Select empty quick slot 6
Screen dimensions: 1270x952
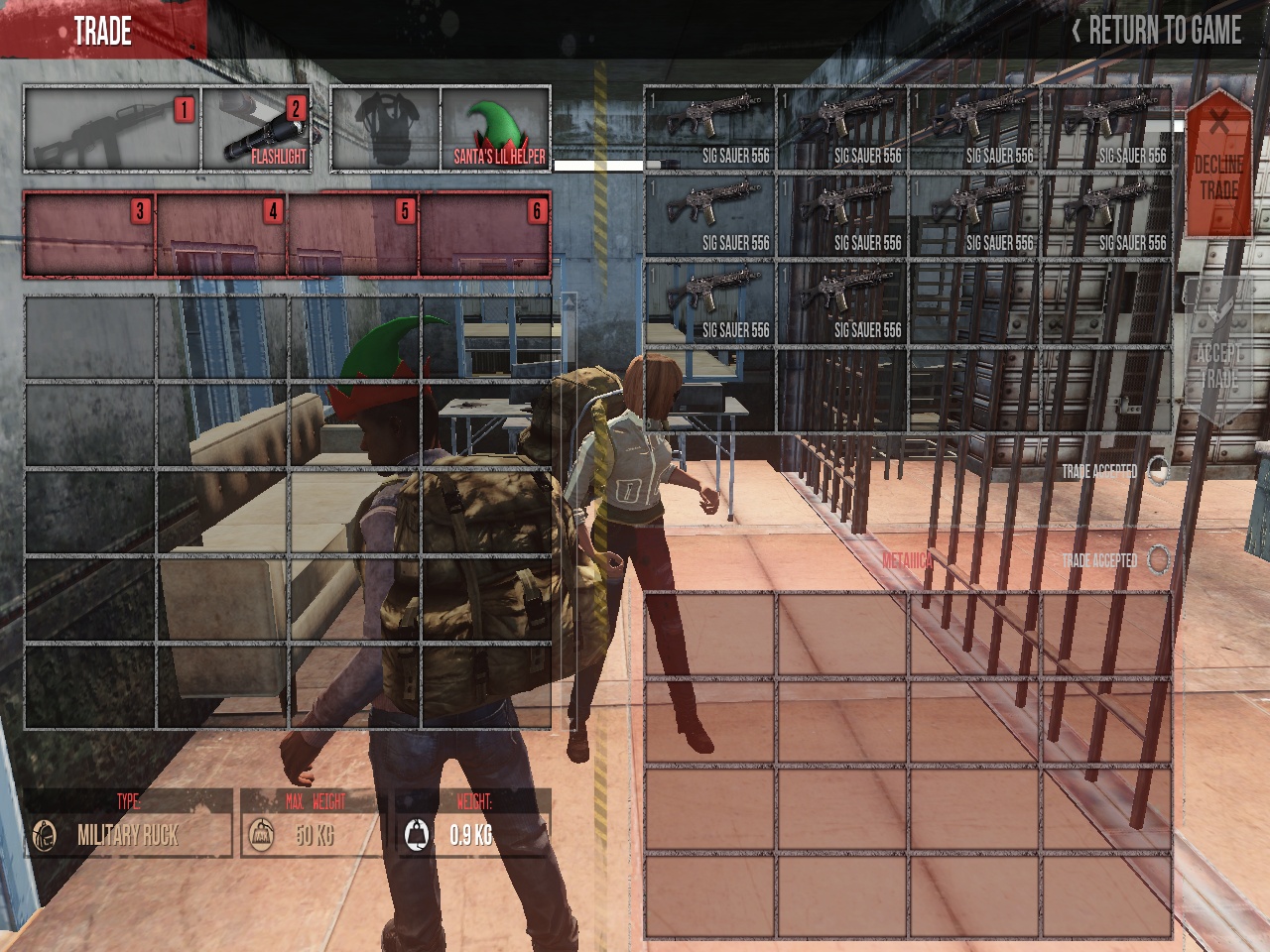click(x=485, y=235)
